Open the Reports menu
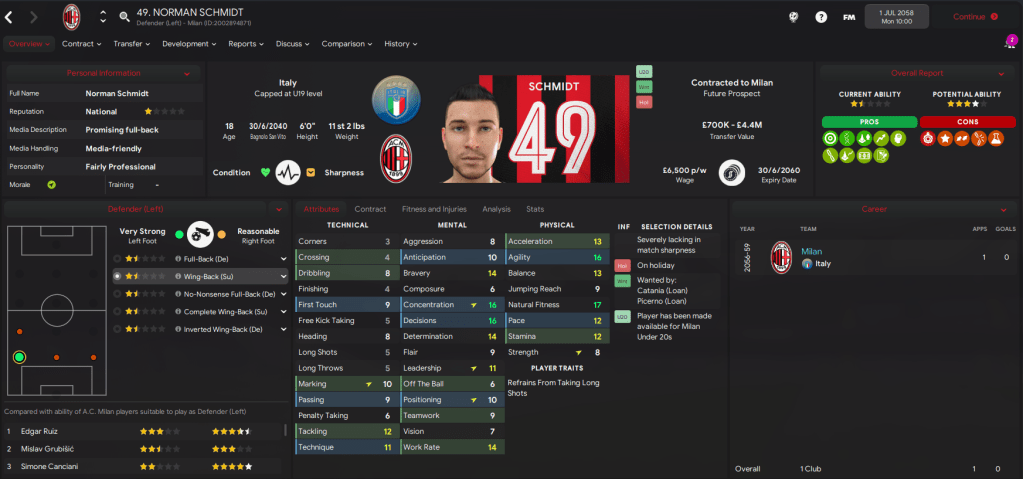 coord(245,44)
